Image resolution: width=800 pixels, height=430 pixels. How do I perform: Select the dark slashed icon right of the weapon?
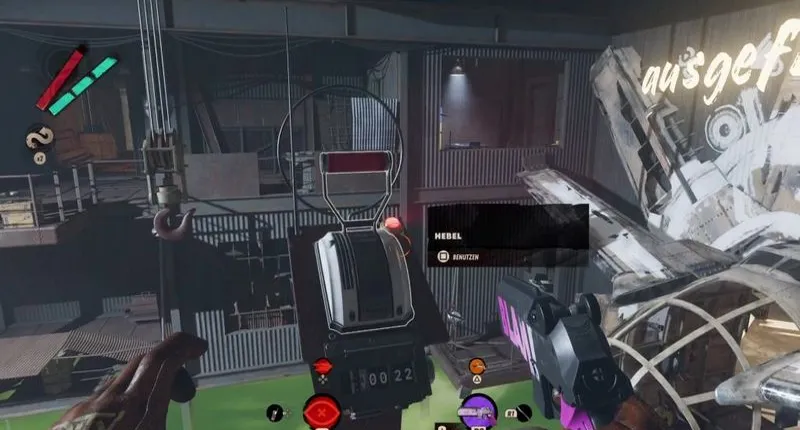[x=522, y=411]
